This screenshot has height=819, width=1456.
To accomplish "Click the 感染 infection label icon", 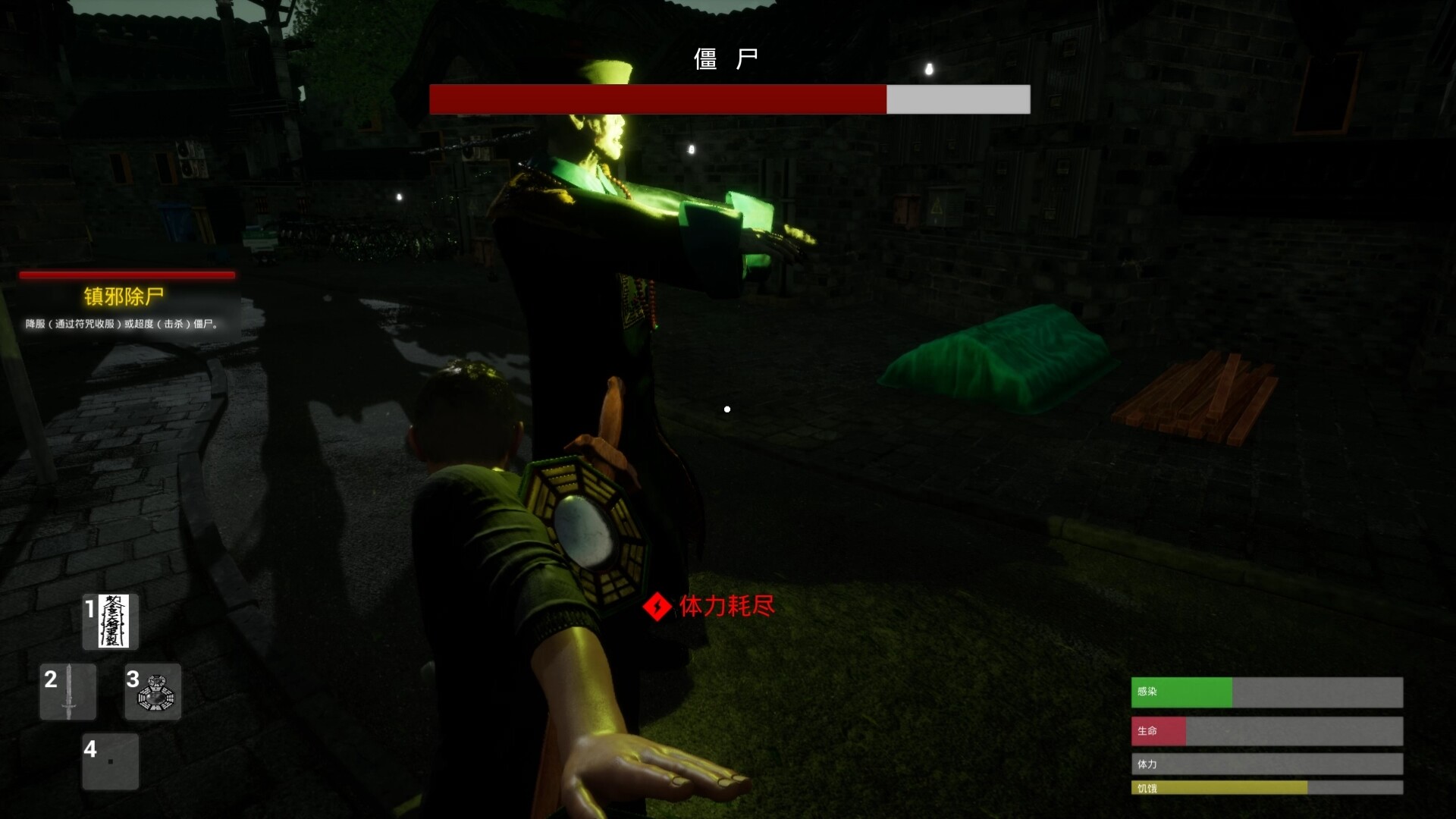I will tap(1146, 692).
